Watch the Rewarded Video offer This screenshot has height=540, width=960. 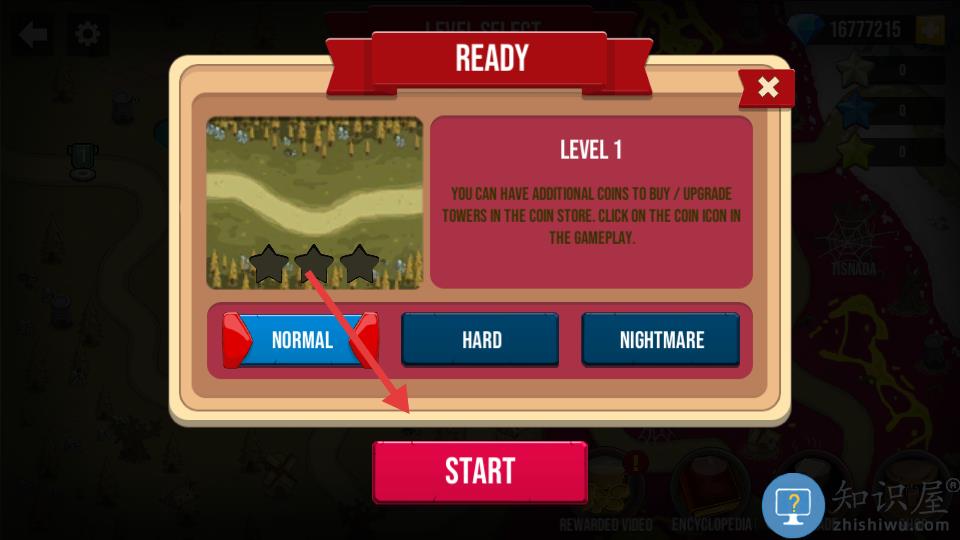point(607,490)
